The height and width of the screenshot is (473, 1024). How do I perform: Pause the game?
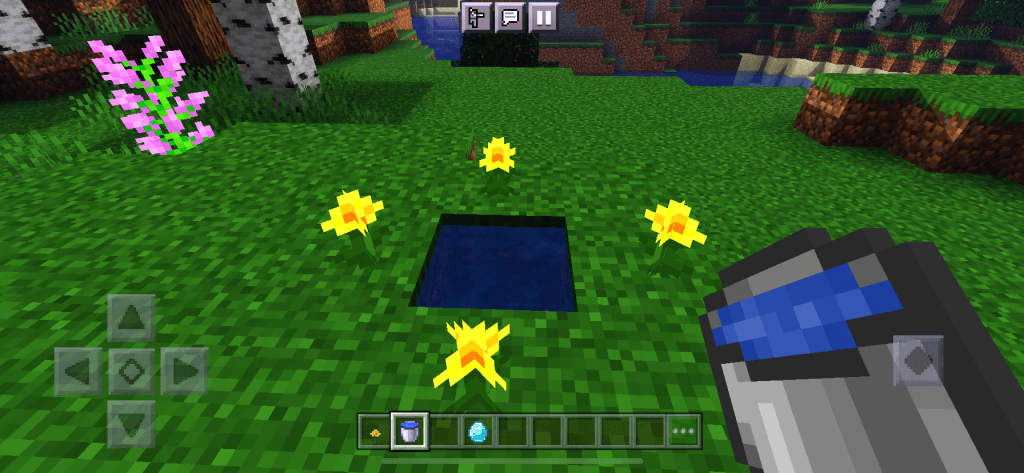pyautogui.click(x=543, y=17)
